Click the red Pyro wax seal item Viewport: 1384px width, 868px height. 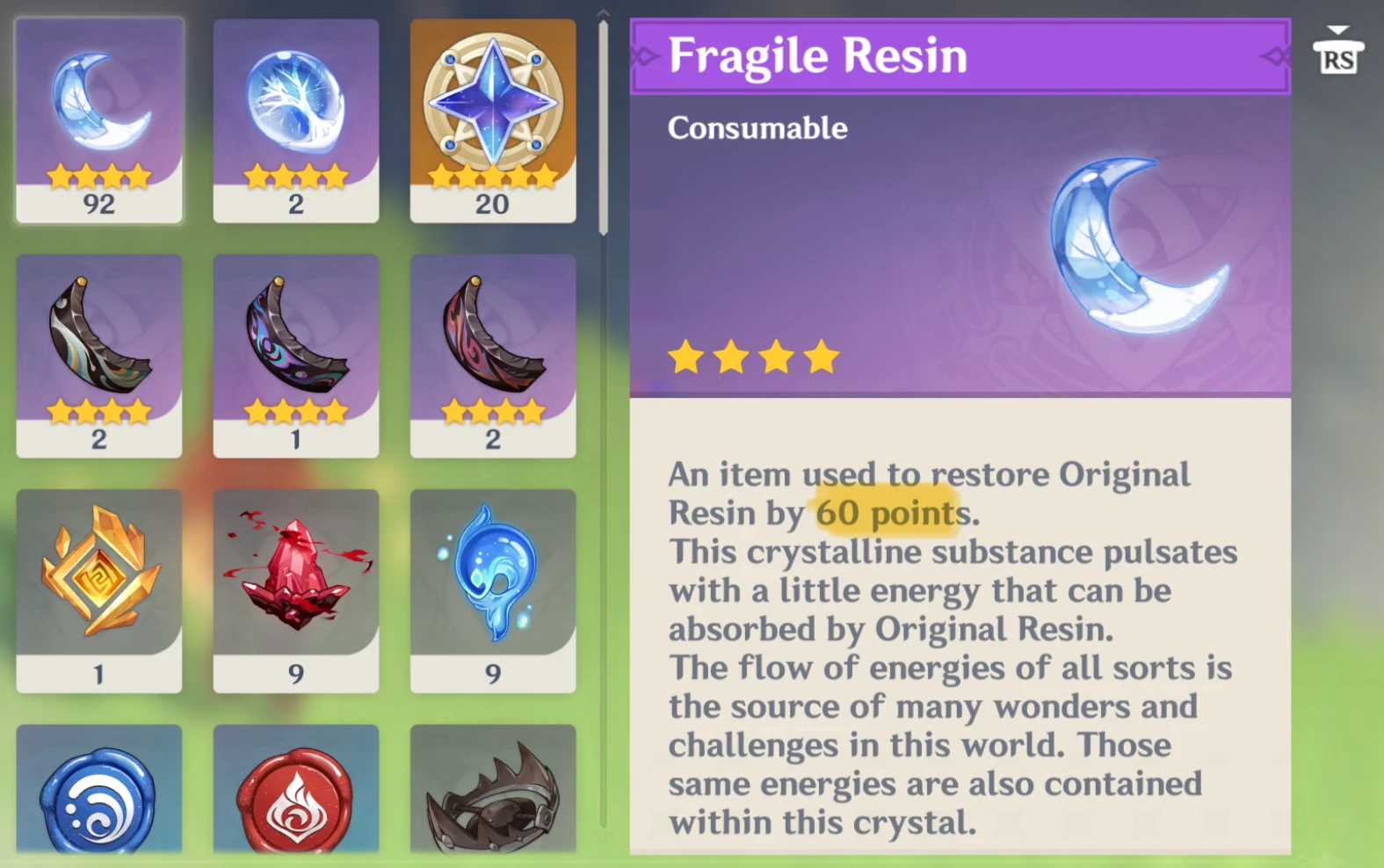[296, 799]
